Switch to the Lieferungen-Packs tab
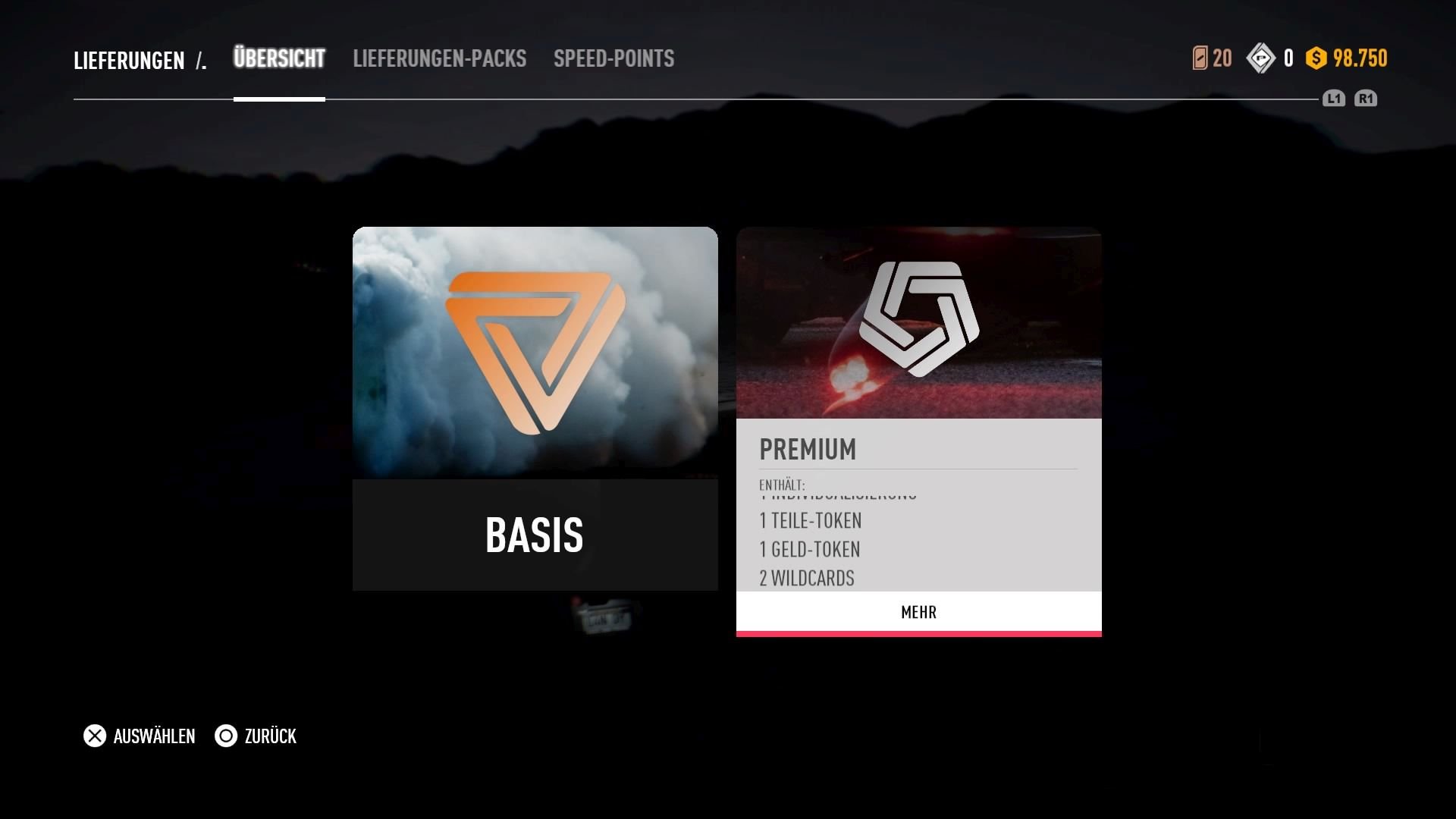The image size is (1456, 819). point(440,58)
